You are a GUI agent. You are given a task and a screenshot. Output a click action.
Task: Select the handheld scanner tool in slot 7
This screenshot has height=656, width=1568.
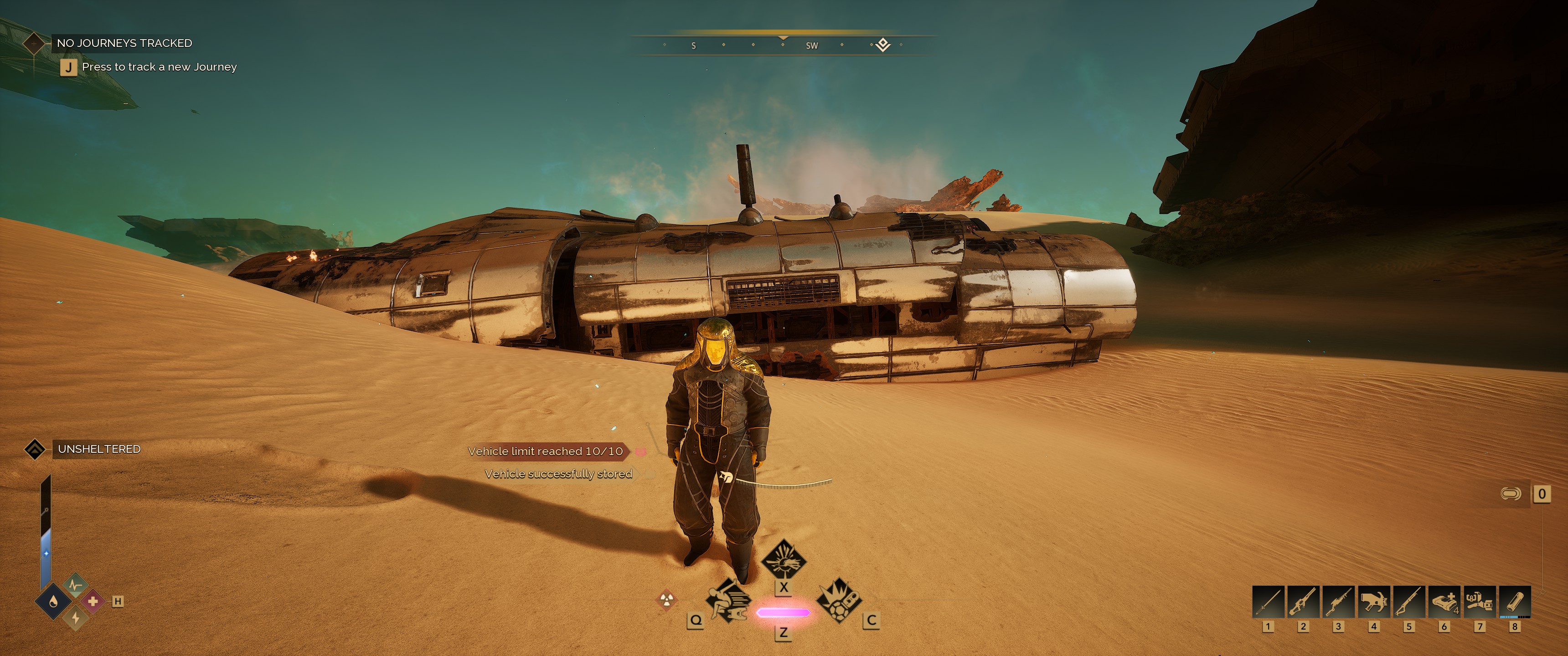[x=1479, y=602]
